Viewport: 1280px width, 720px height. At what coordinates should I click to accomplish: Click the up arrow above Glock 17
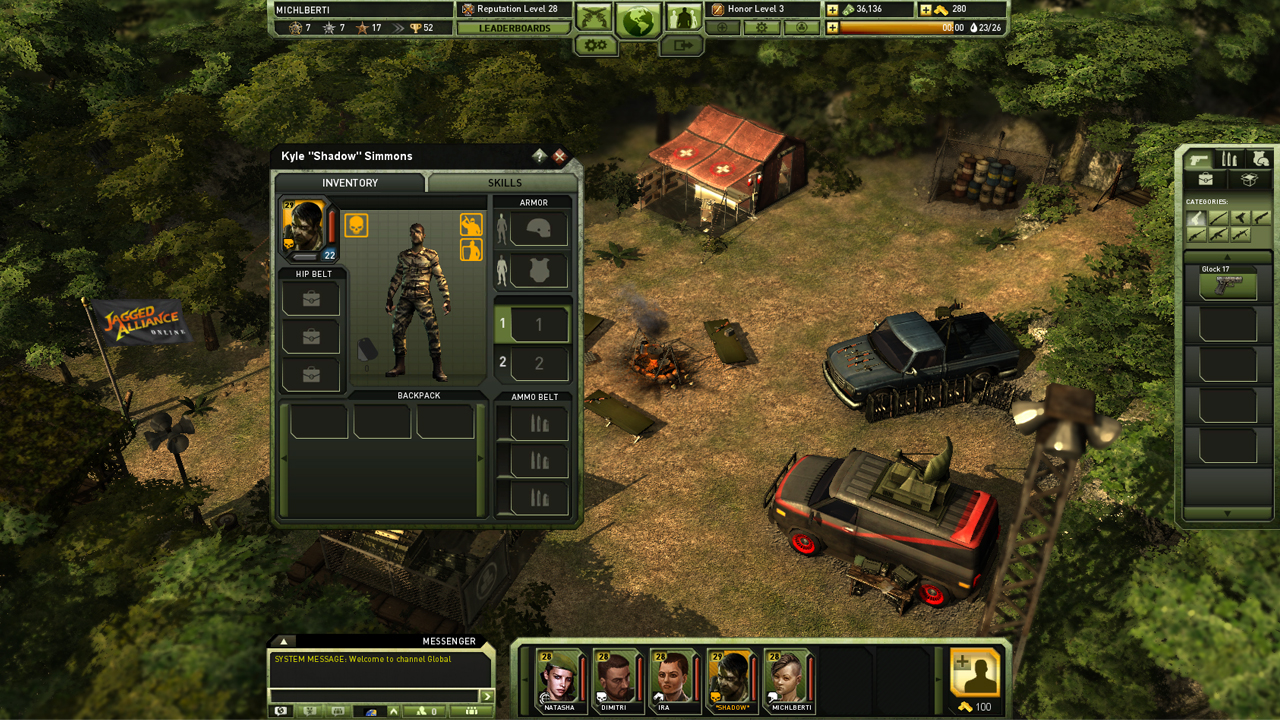coord(1228,256)
